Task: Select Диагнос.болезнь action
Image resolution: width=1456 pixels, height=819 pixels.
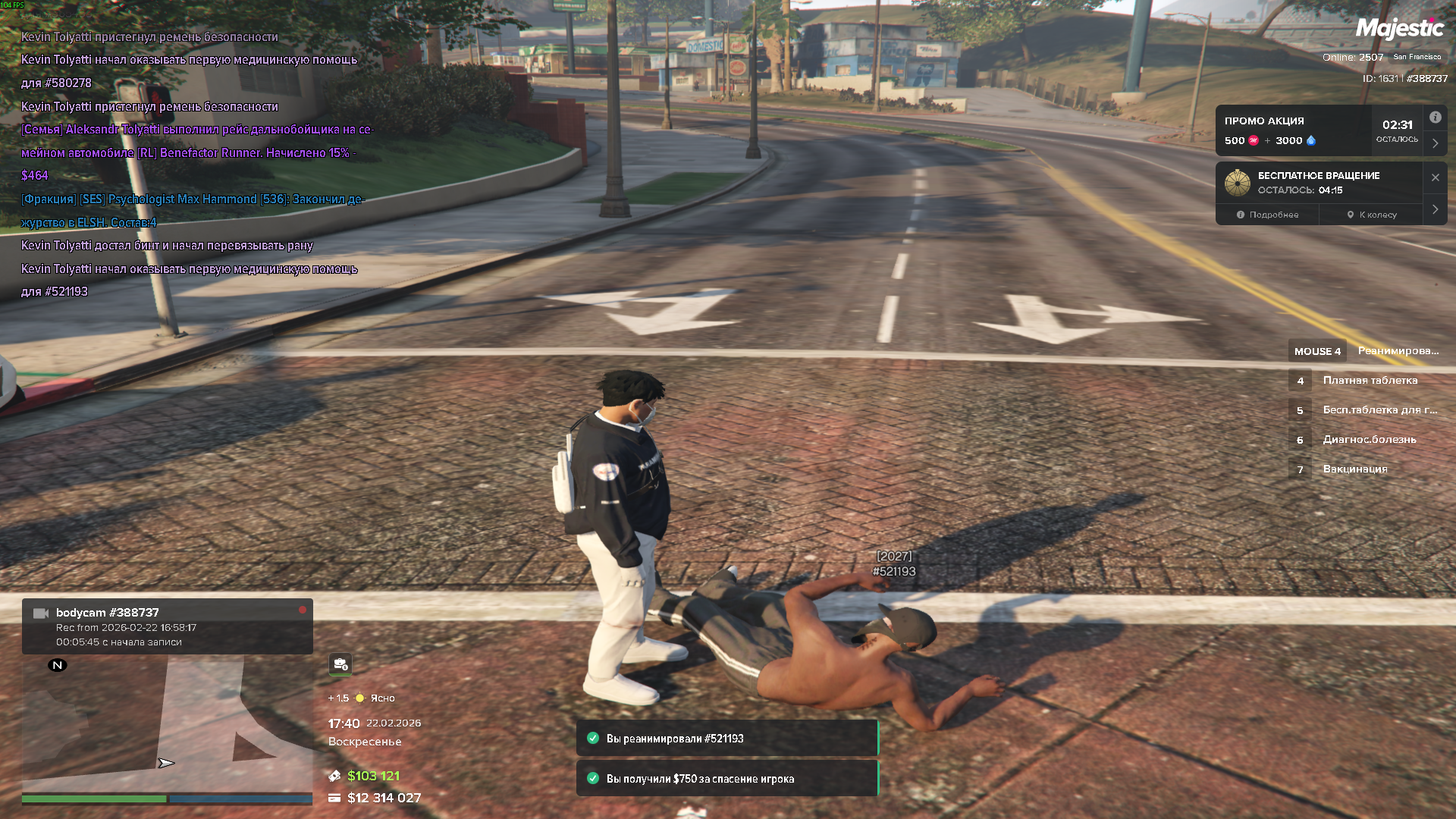Action: (1369, 440)
